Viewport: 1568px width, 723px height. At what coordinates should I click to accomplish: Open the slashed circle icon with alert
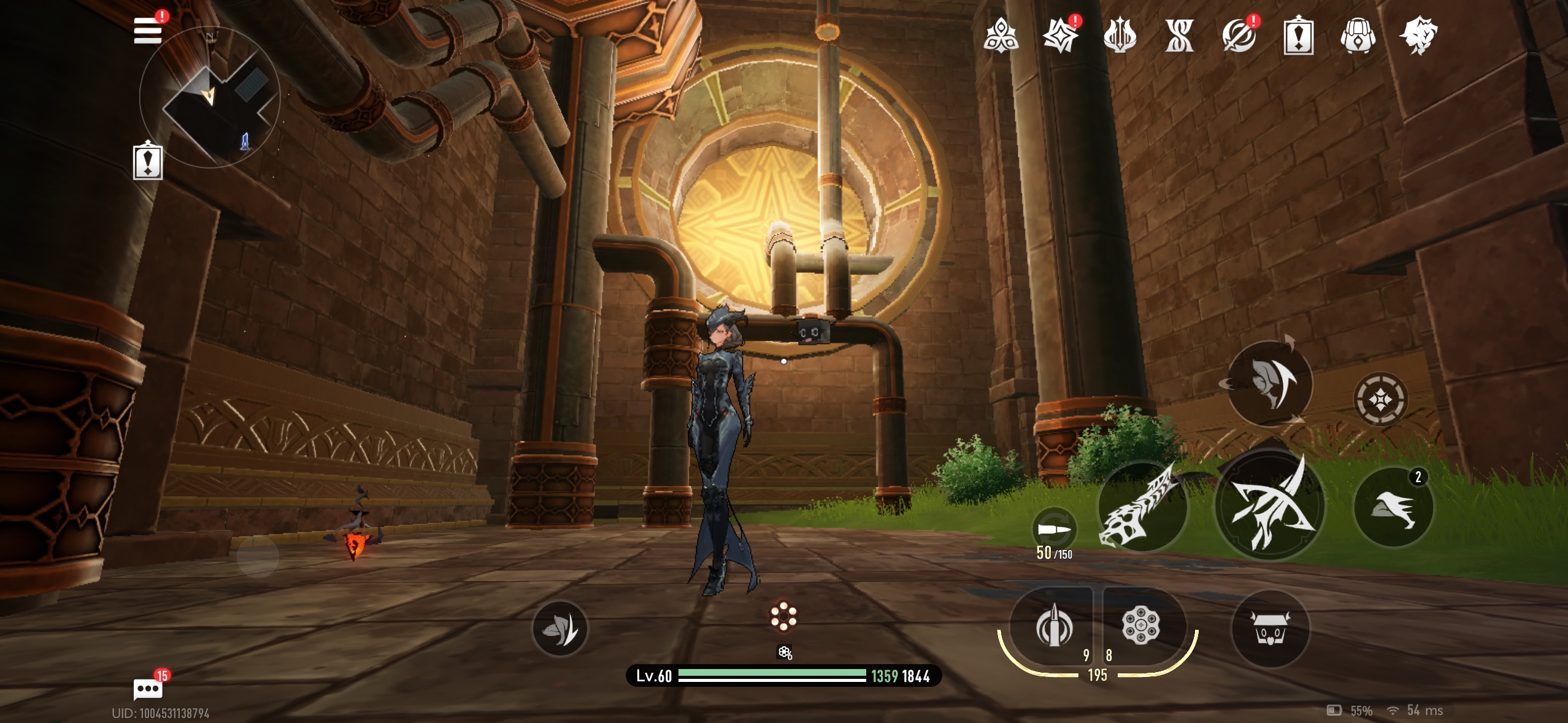pyautogui.click(x=1239, y=36)
